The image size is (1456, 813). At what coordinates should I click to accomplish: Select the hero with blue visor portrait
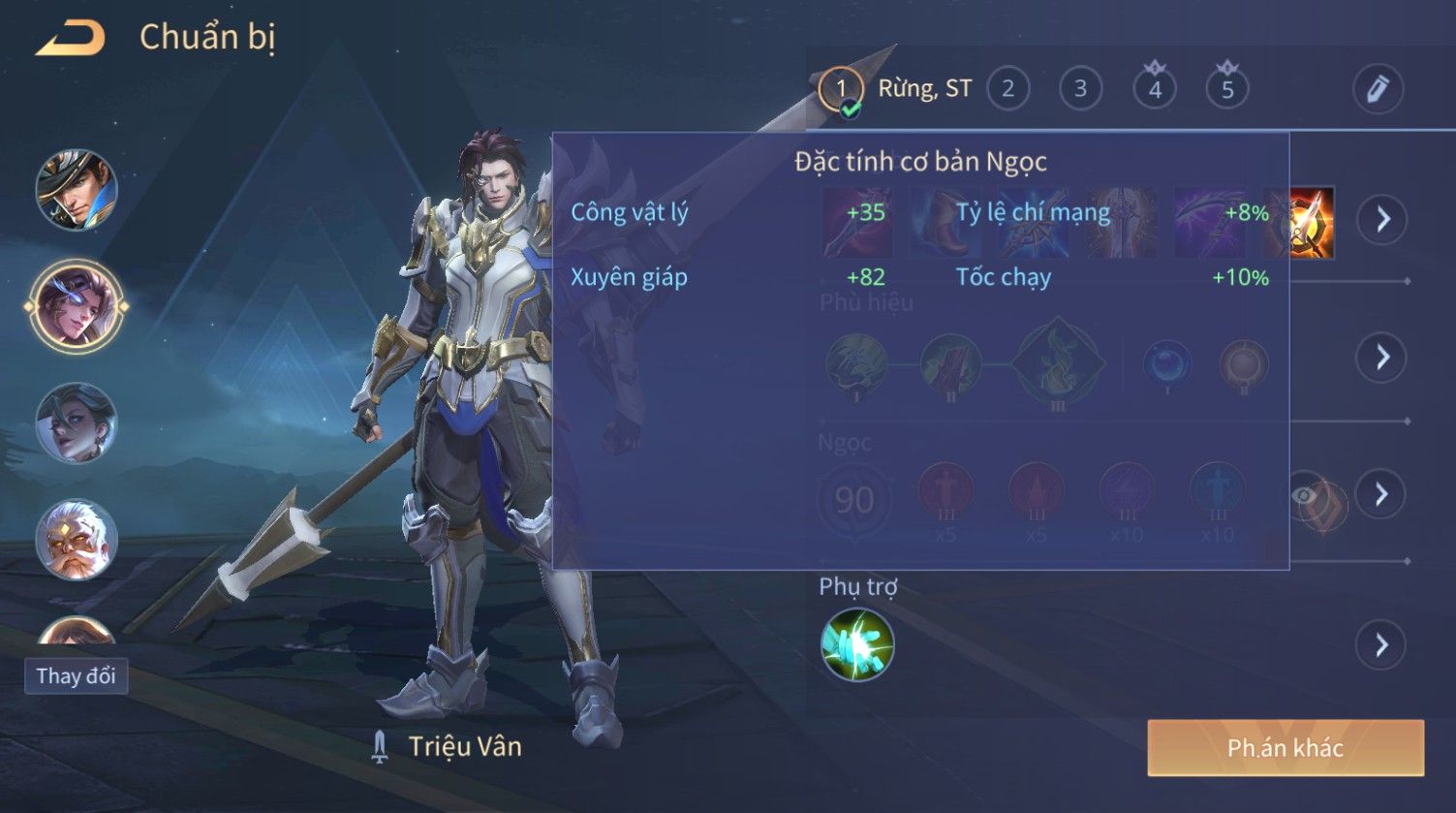pyautogui.click(x=77, y=306)
